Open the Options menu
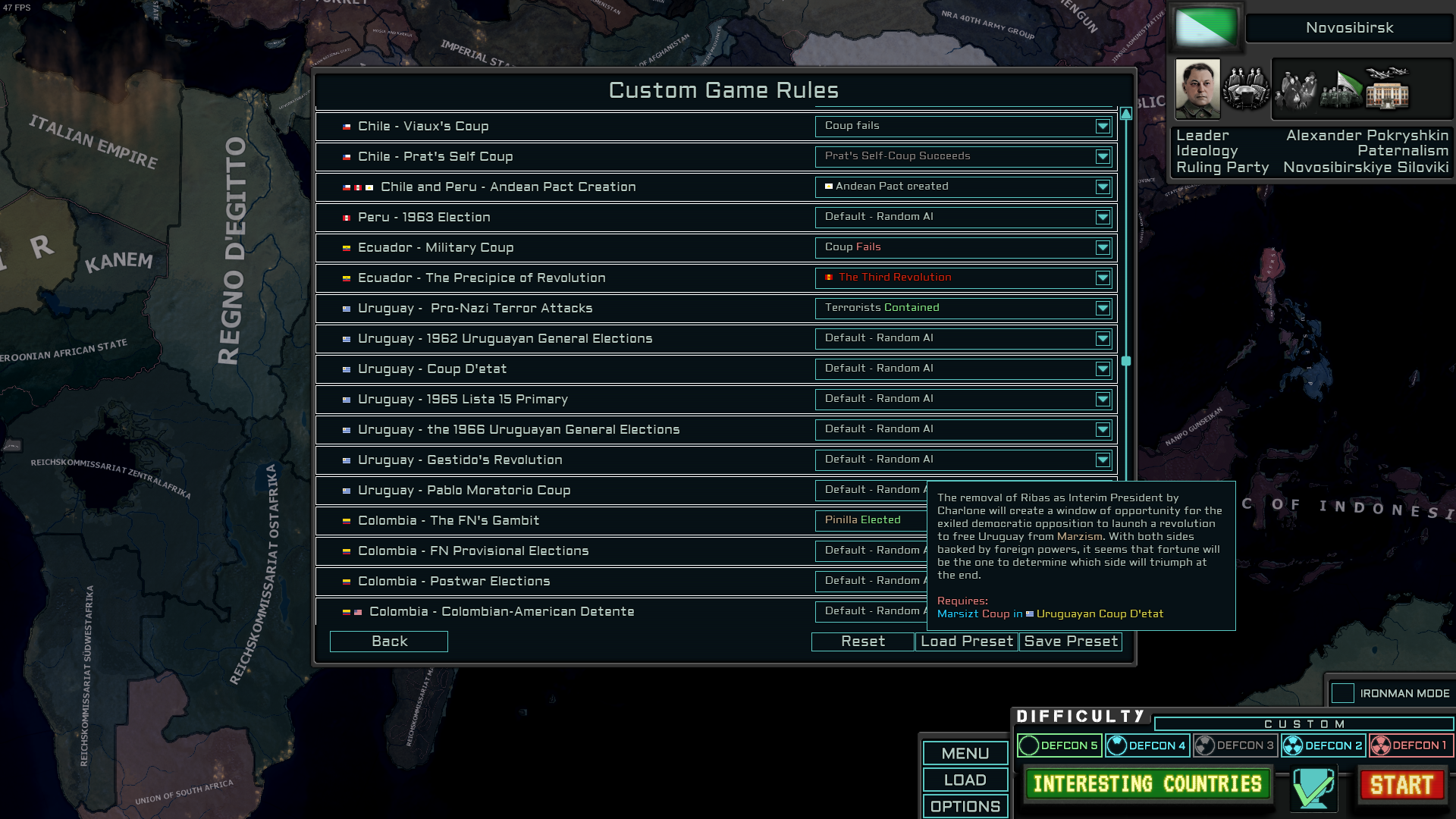 [x=965, y=806]
